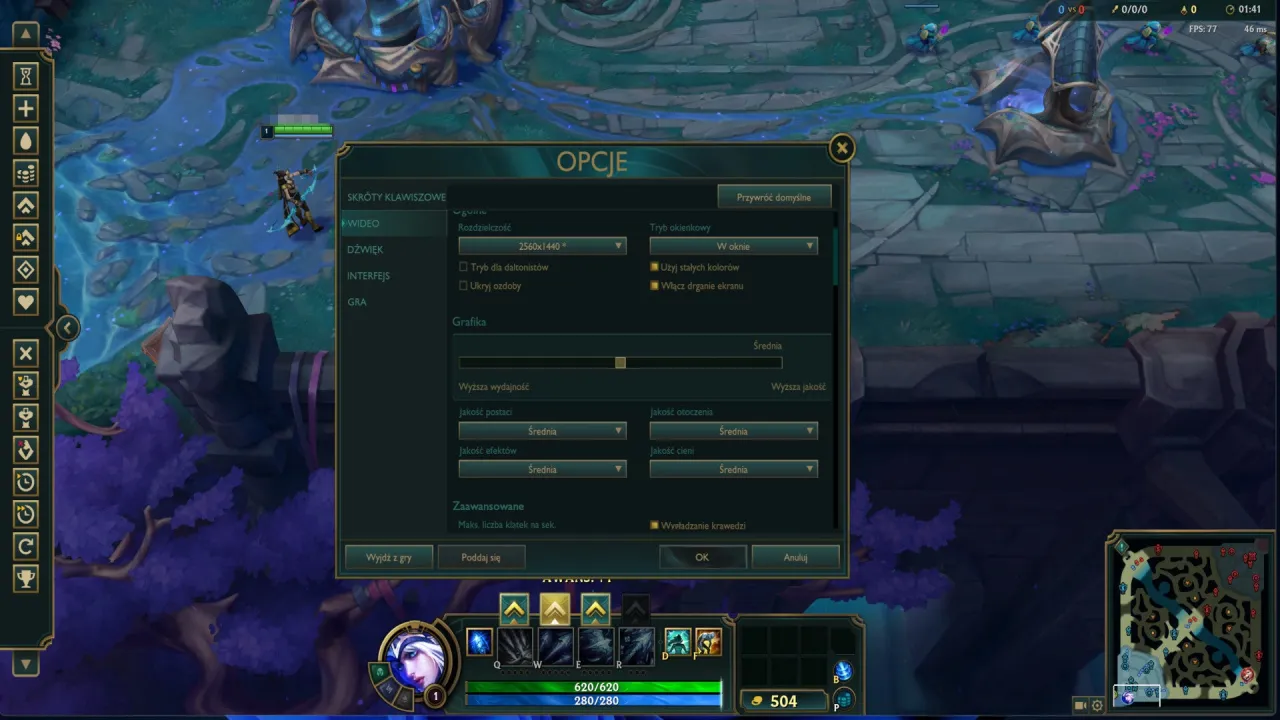
Task: Disable the Użyj stałych kolorów checkbox
Action: click(x=656, y=266)
